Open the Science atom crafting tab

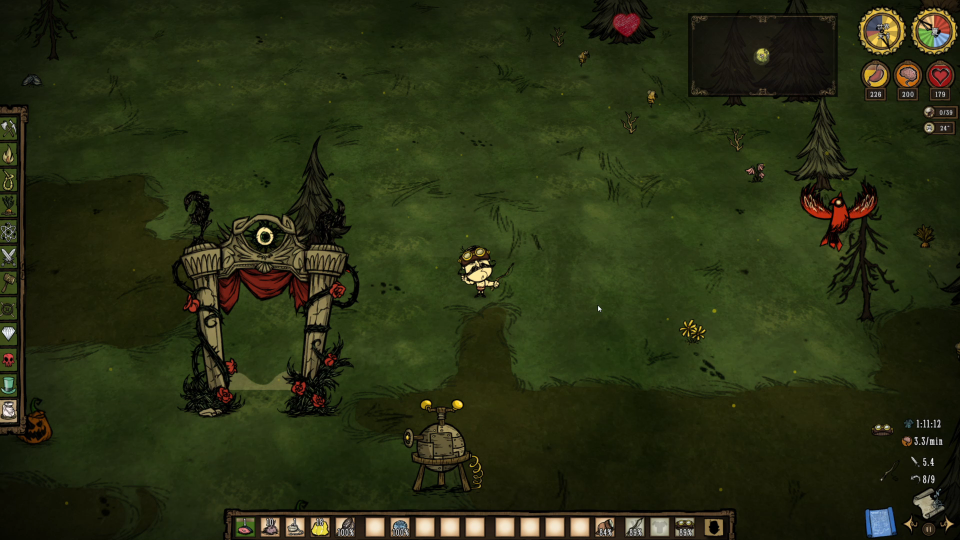tap(9, 232)
